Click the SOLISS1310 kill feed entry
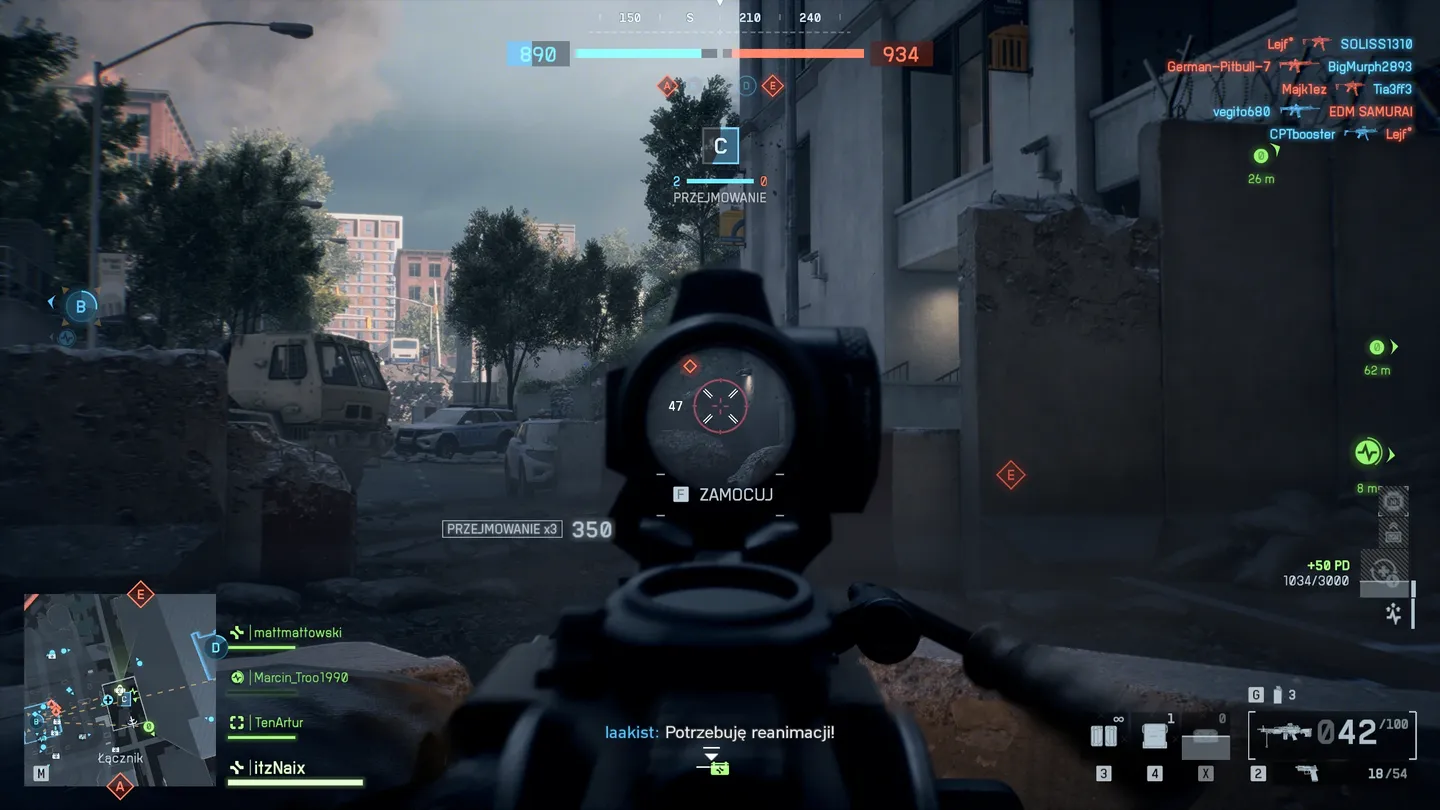1440x810 pixels. (1376, 44)
